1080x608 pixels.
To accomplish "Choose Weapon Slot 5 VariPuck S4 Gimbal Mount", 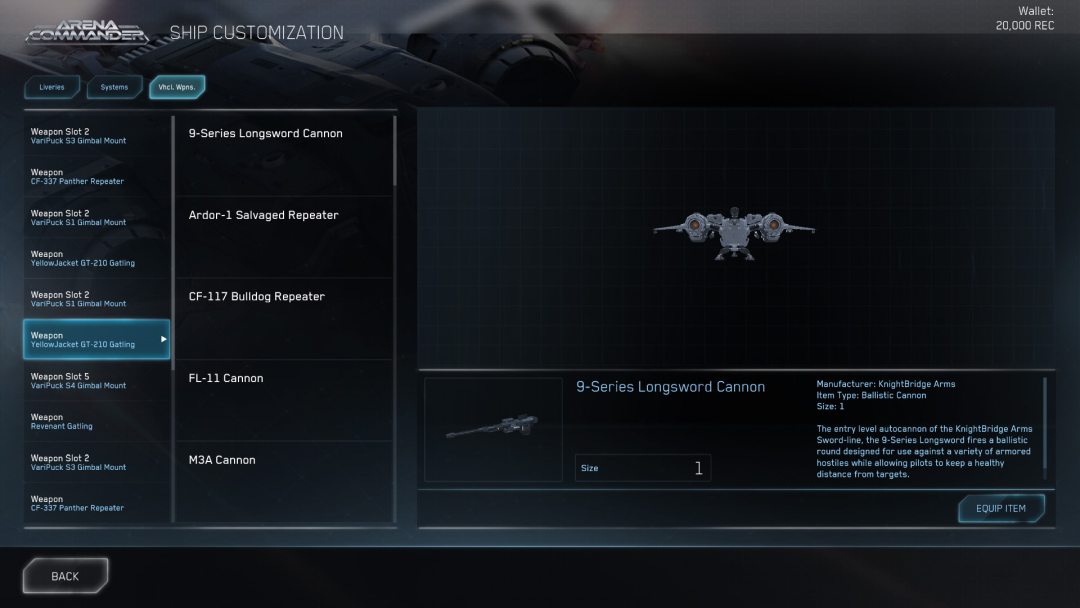I will point(96,380).
